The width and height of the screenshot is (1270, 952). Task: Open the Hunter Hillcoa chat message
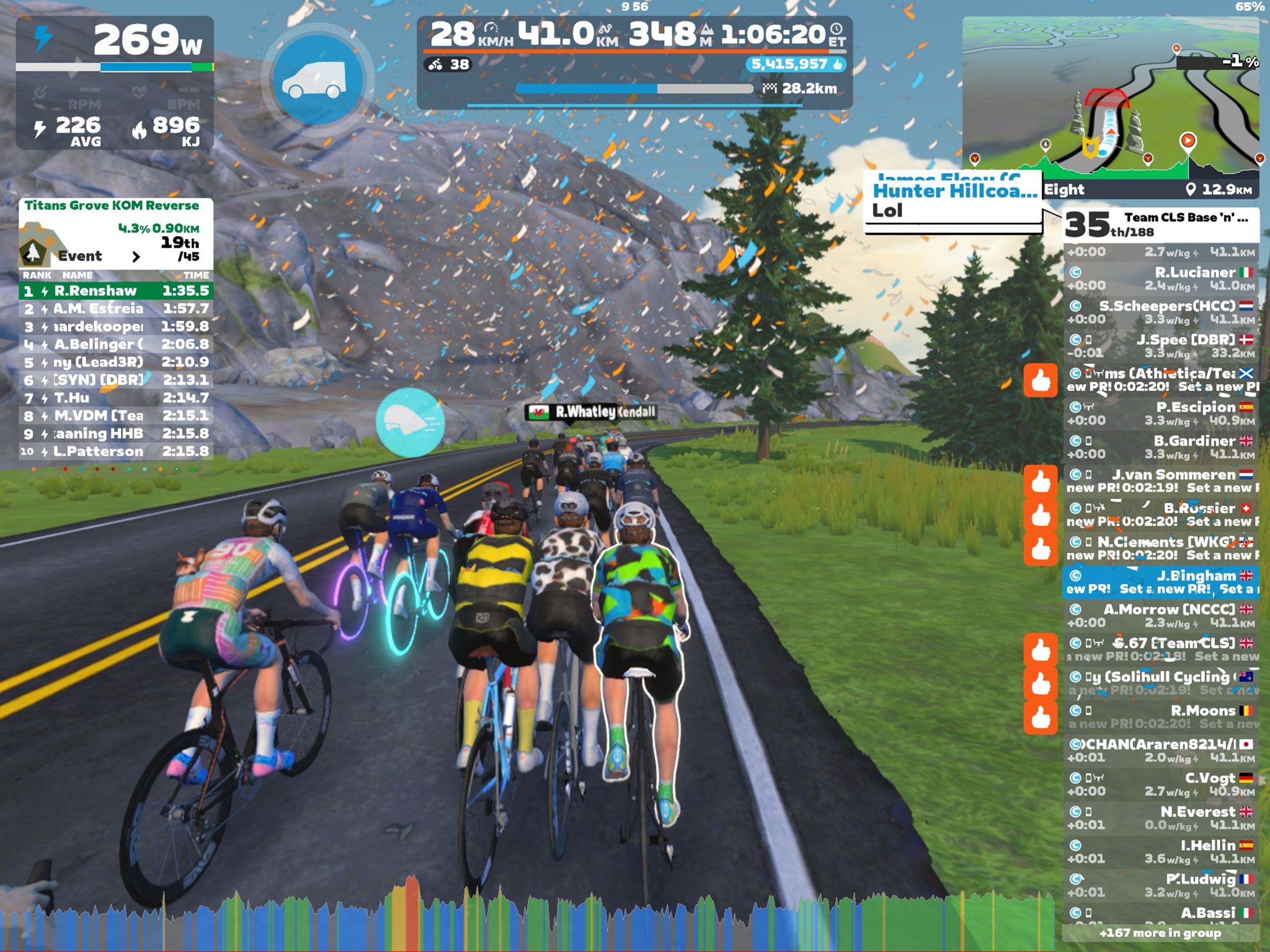pyautogui.click(x=953, y=201)
